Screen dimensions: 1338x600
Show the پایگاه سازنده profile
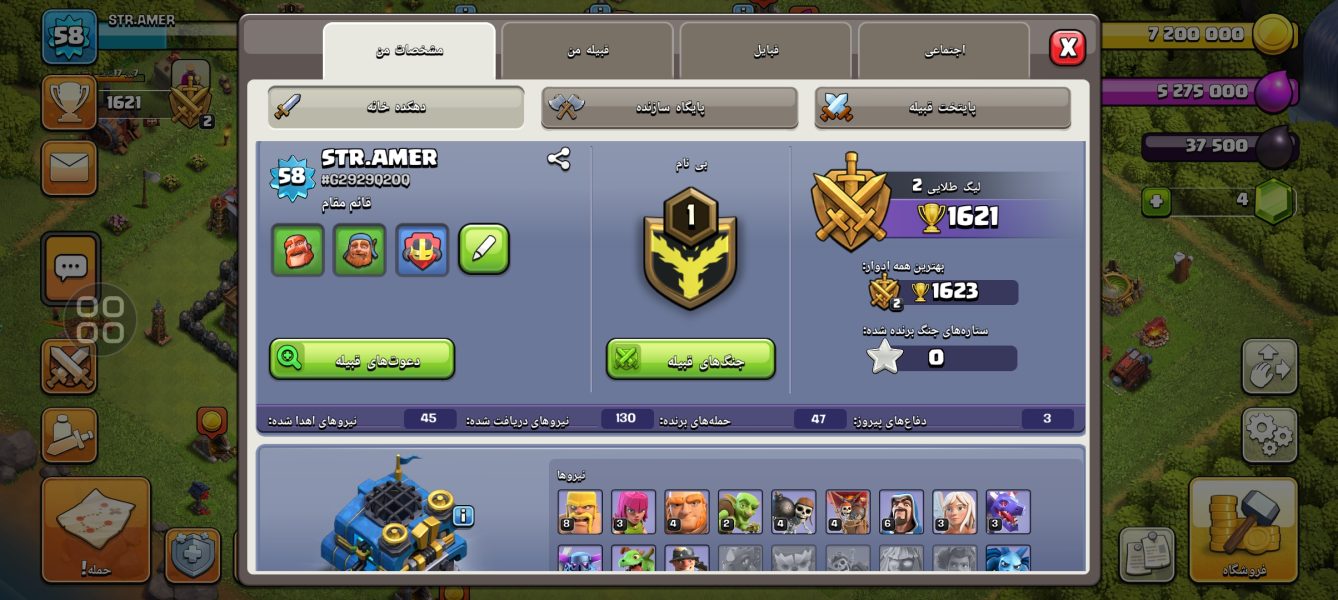click(x=669, y=107)
